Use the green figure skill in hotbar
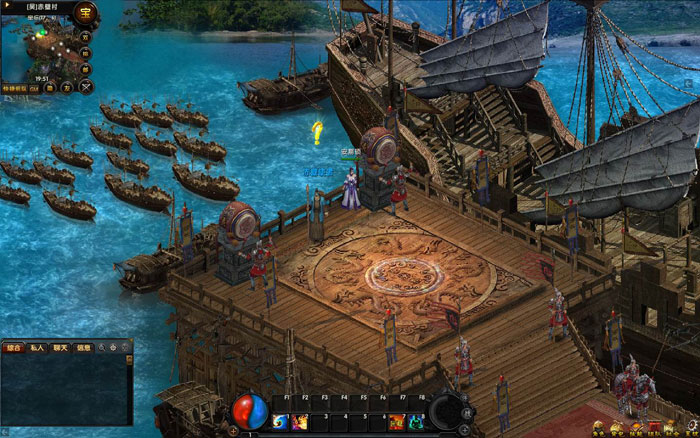The height and width of the screenshot is (438, 700). point(414,422)
